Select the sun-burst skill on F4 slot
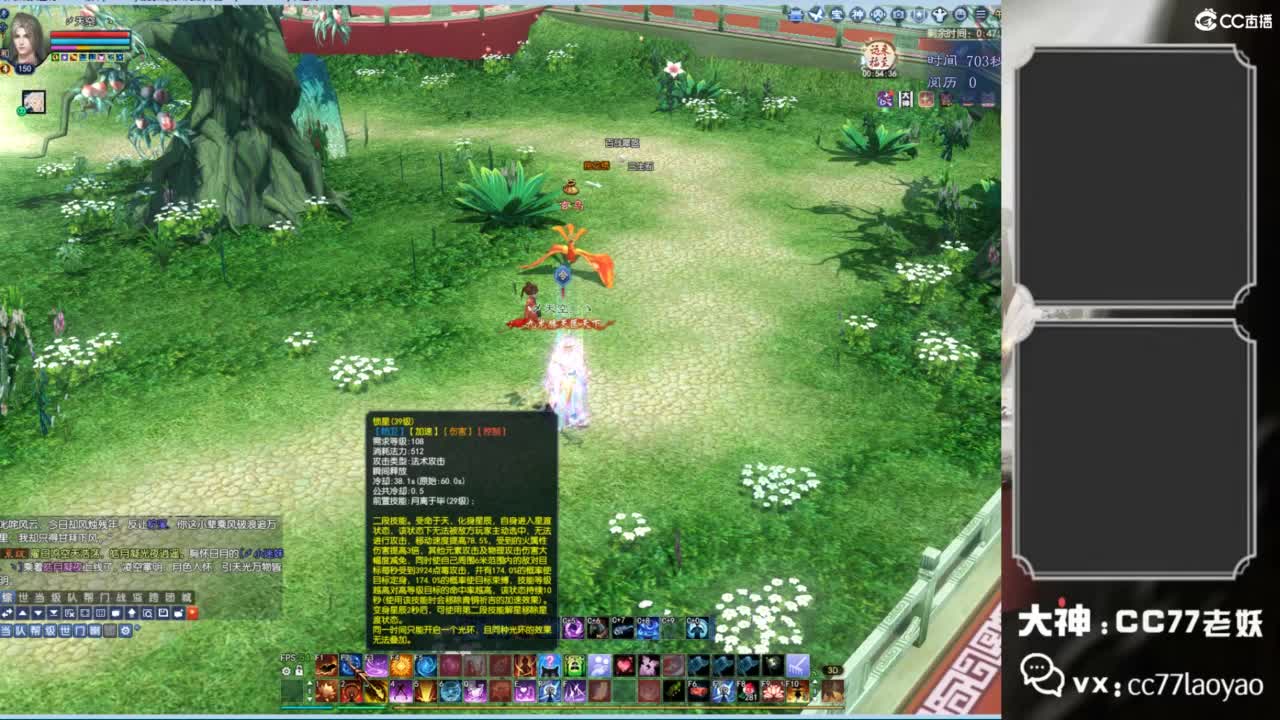The height and width of the screenshot is (720, 1280). pos(400,667)
